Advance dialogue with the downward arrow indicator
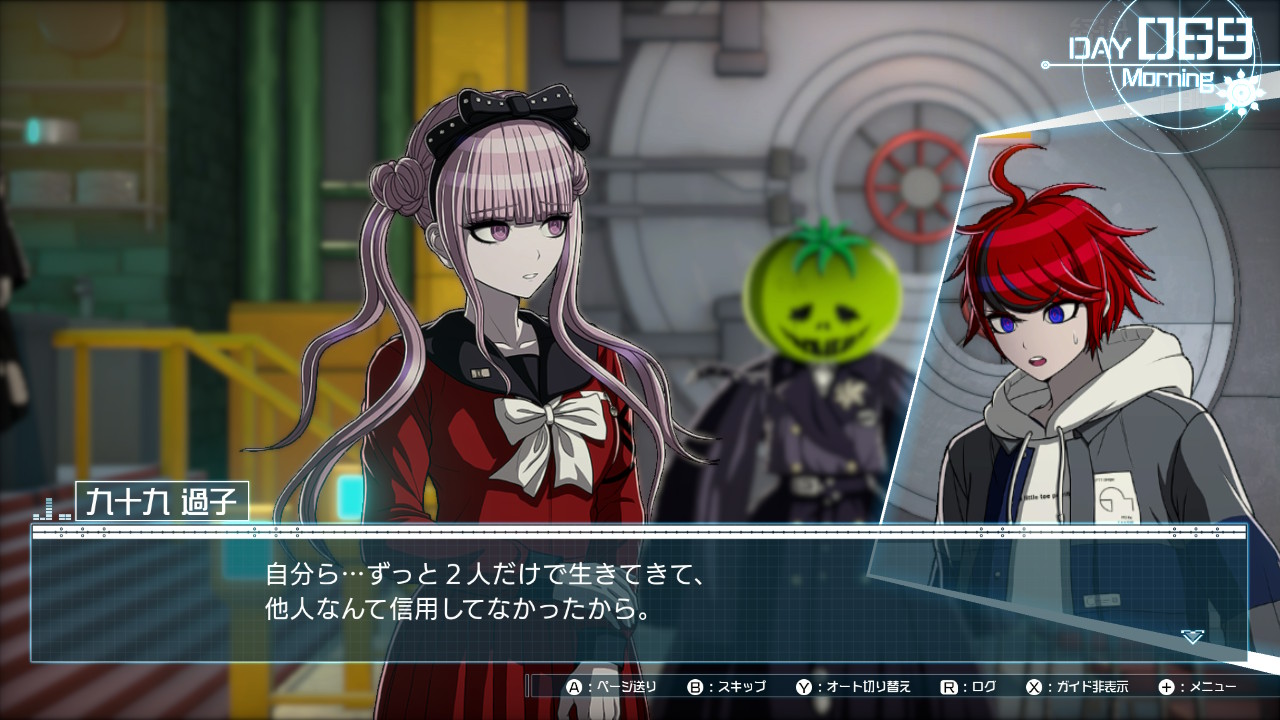This screenshot has width=1280, height=720. (x=1192, y=636)
